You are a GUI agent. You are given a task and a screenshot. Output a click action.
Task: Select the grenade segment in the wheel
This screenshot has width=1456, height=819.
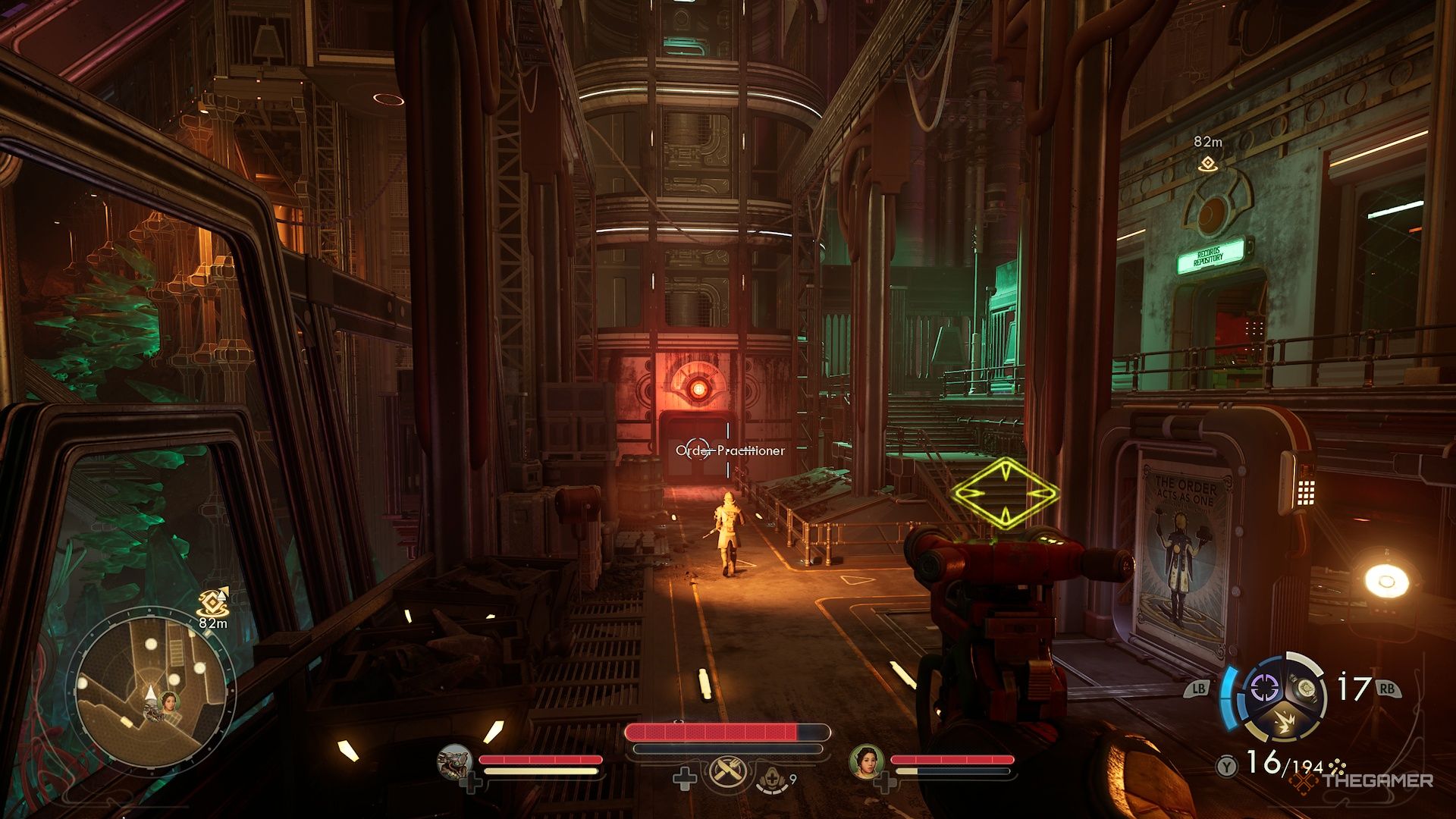click(x=1306, y=687)
